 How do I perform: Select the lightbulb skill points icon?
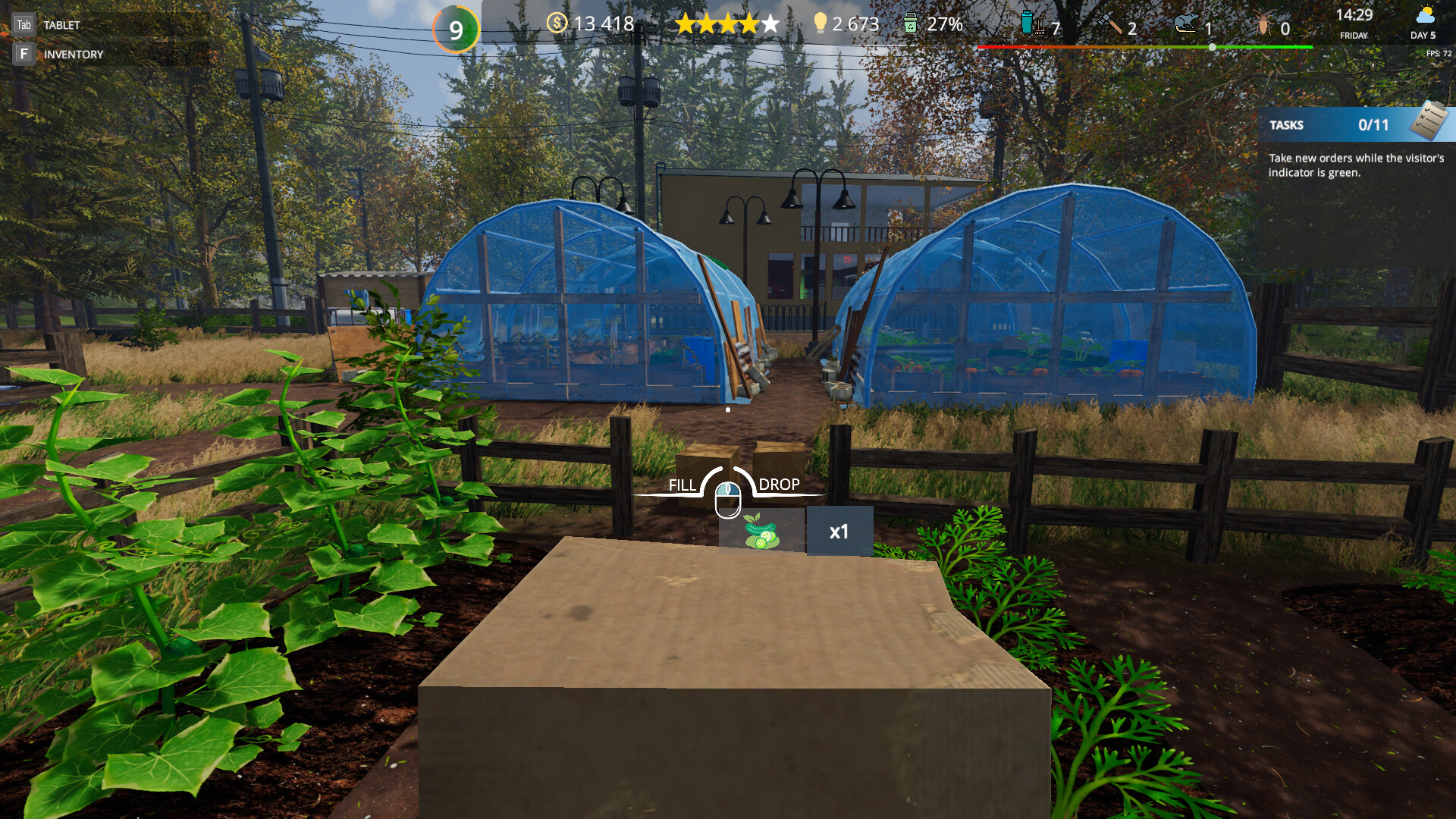coord(822,24)
